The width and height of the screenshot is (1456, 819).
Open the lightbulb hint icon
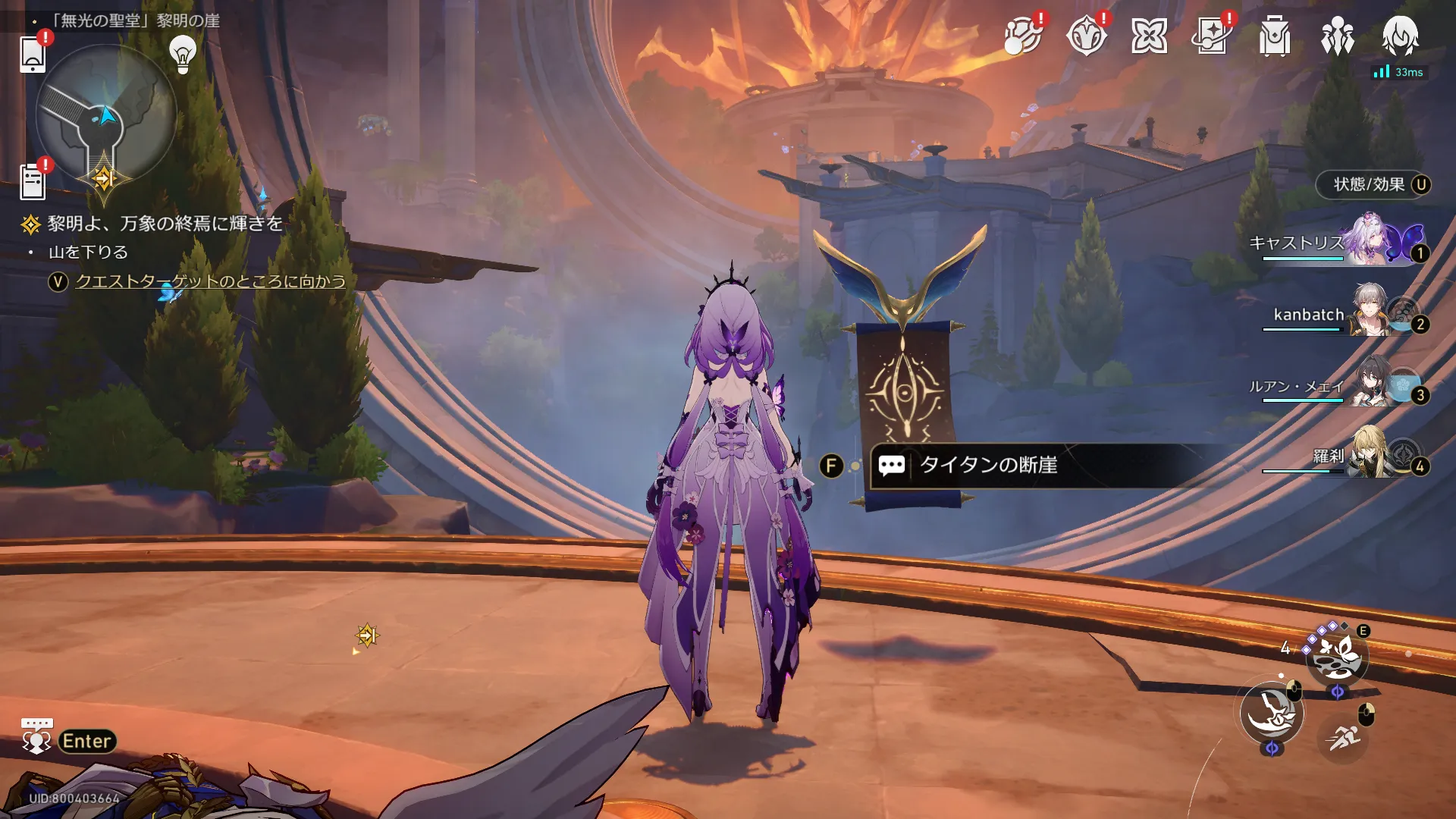182,53
